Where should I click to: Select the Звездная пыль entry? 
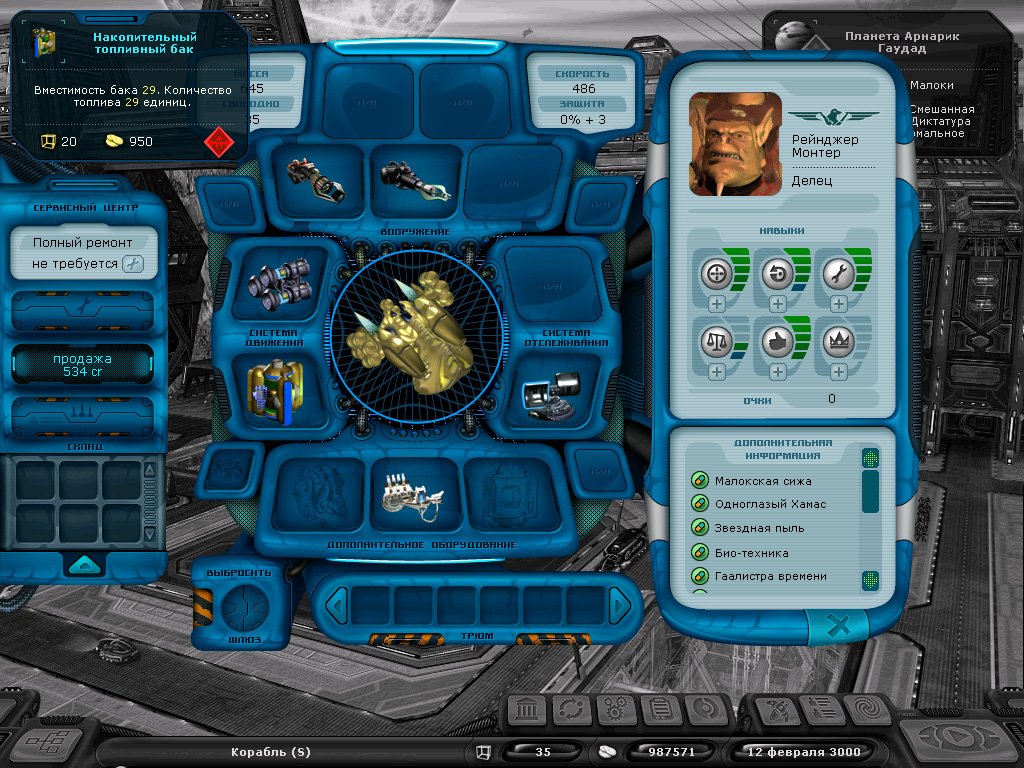tap(759, 528)
